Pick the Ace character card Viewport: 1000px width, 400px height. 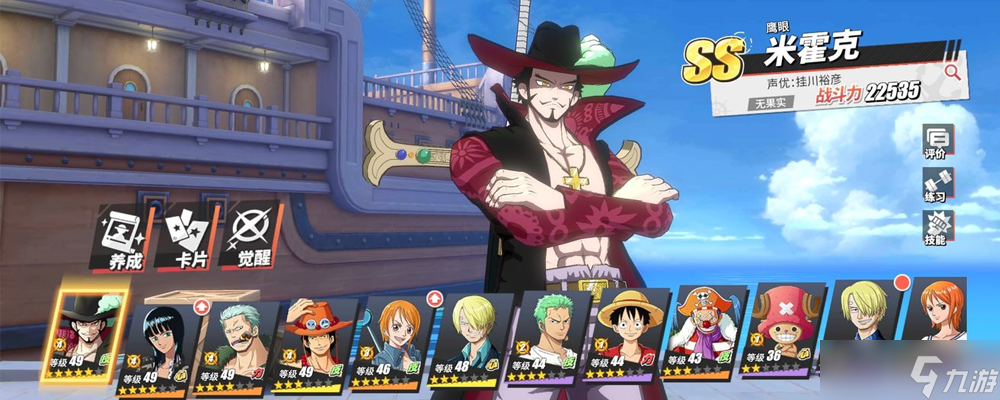312,342
